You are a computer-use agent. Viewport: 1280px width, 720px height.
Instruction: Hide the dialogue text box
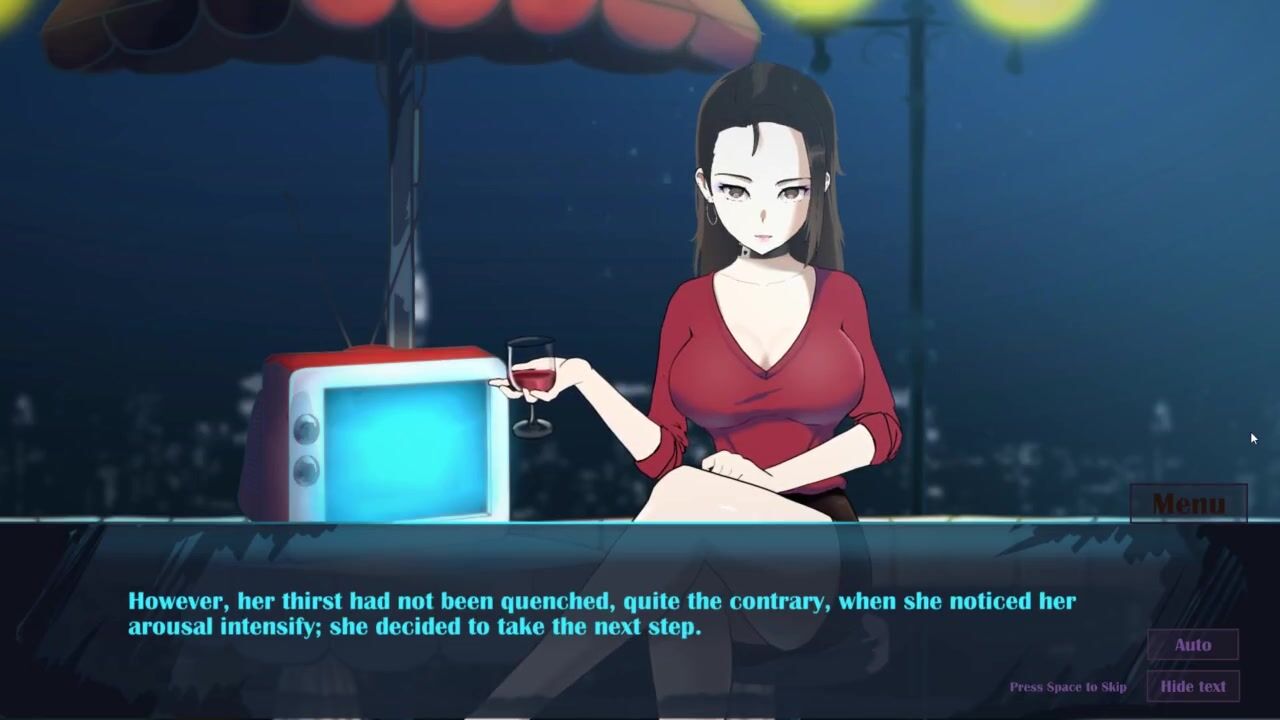(x=1192, y=686)
